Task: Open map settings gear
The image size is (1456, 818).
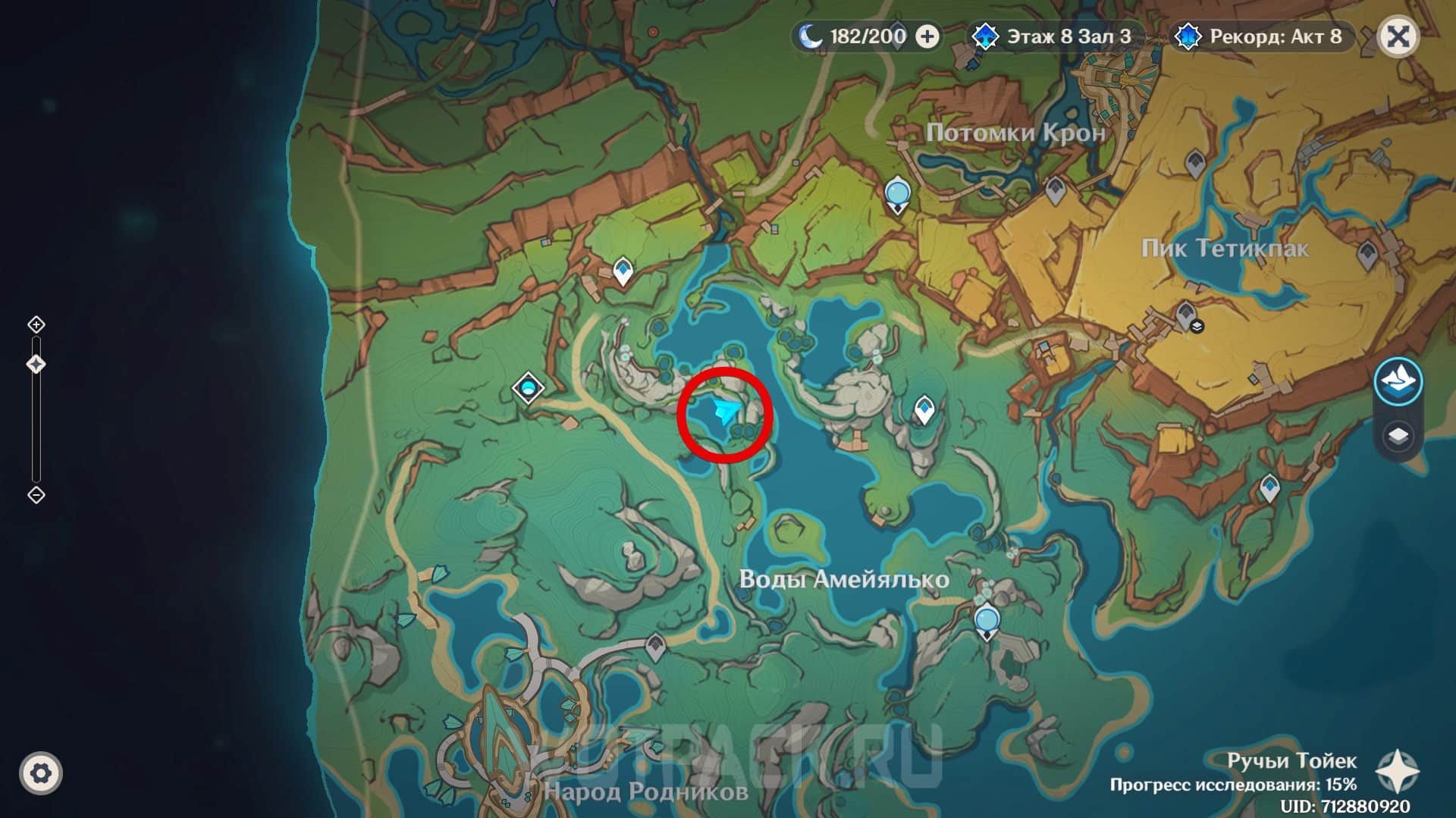Action: pyautogui.click(x=41, y=773)
